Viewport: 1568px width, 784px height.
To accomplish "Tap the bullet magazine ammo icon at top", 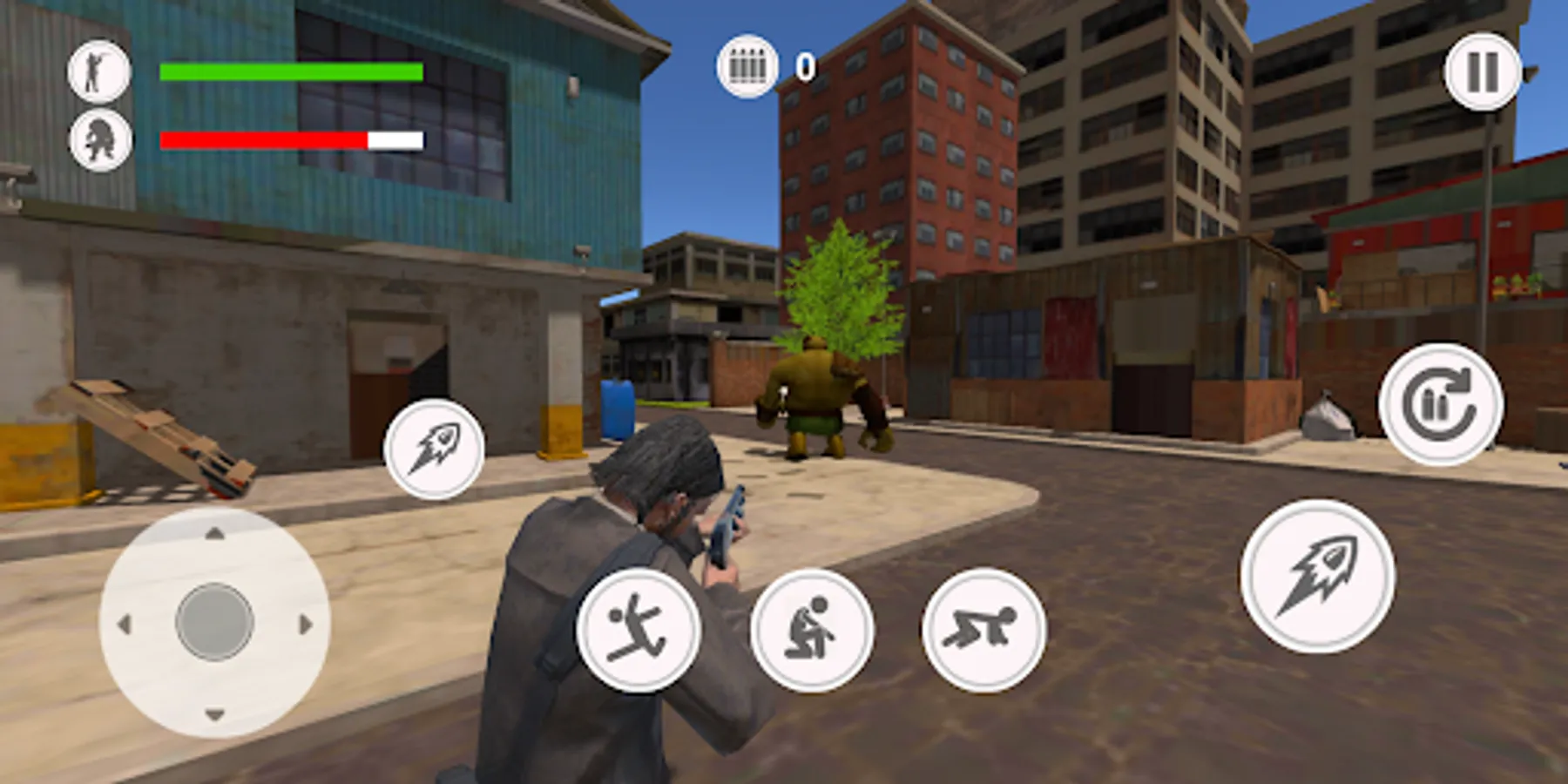I will tap(747, 65).
